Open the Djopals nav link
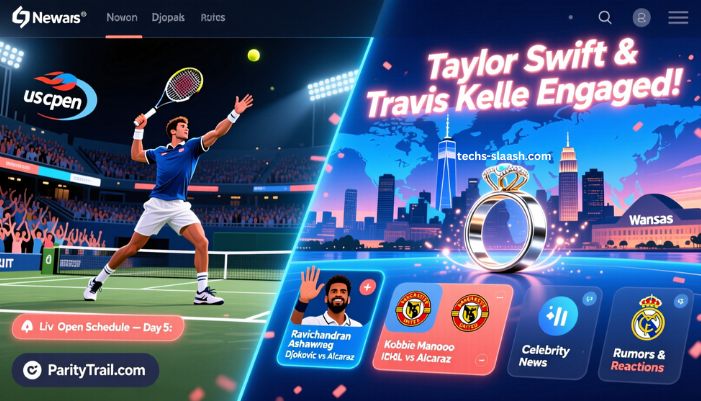This screenshot has width=701, height=401. click(x=170, y=18)
